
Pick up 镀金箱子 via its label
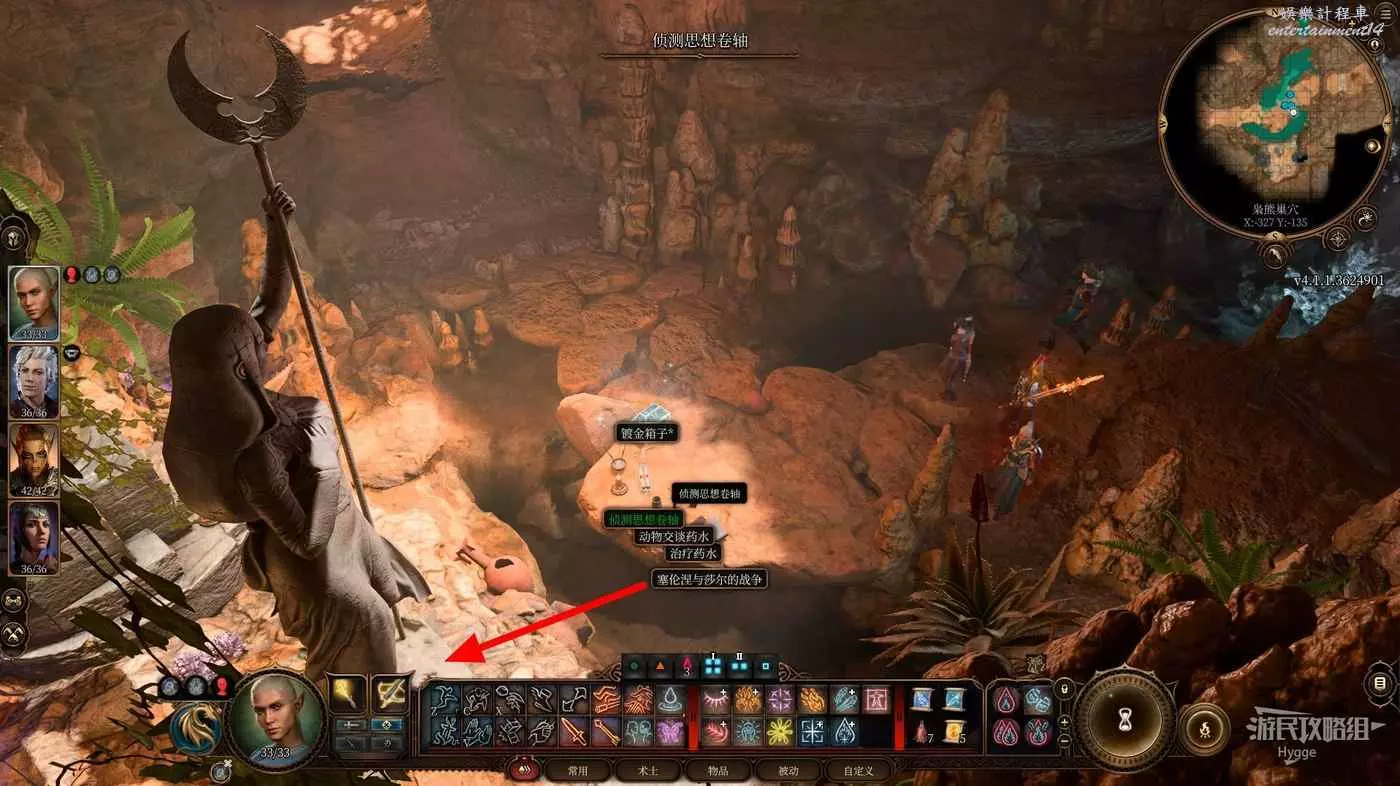[647, 433]
